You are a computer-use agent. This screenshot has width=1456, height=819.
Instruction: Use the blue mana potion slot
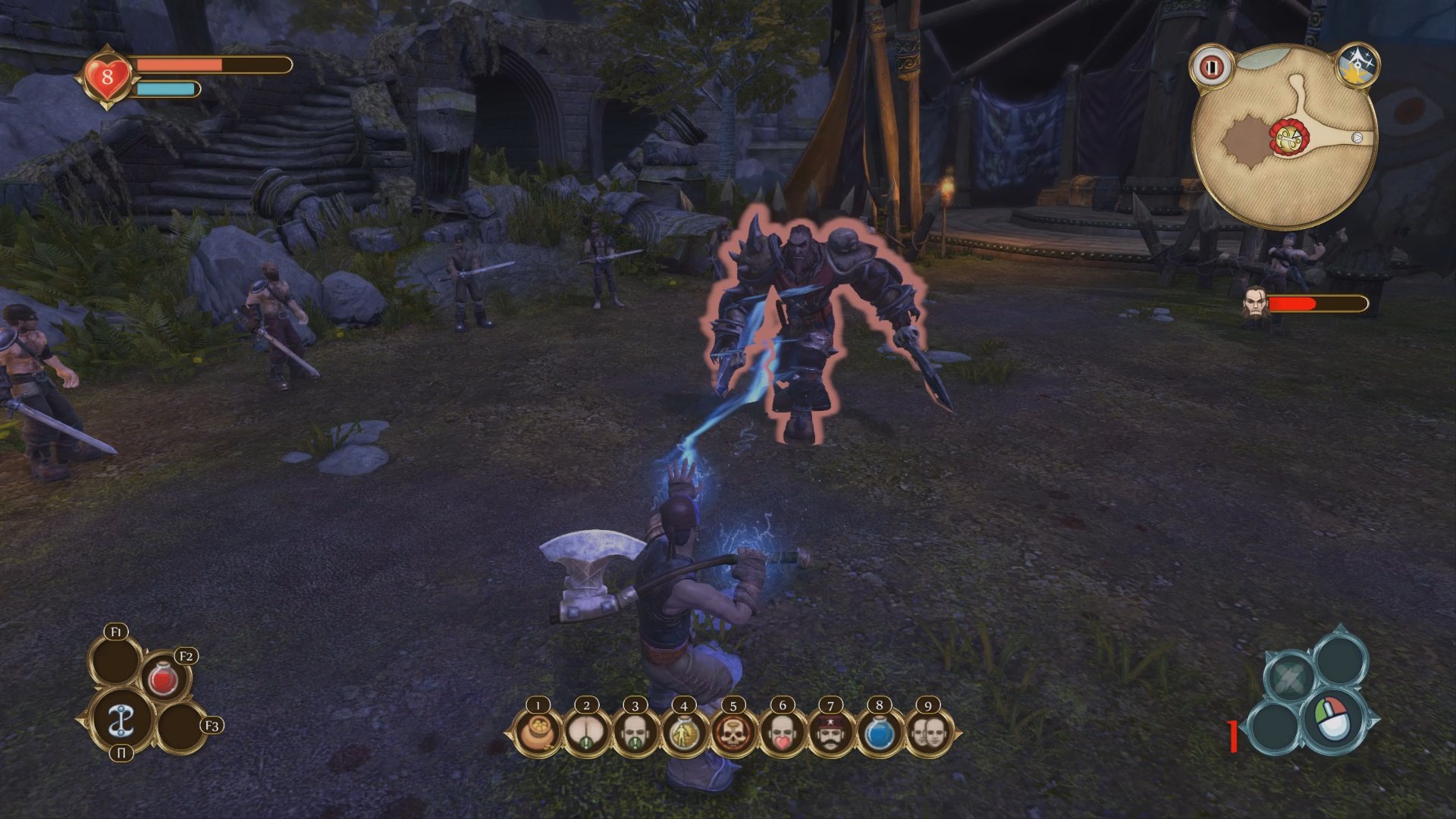click(x=880, y=734)
